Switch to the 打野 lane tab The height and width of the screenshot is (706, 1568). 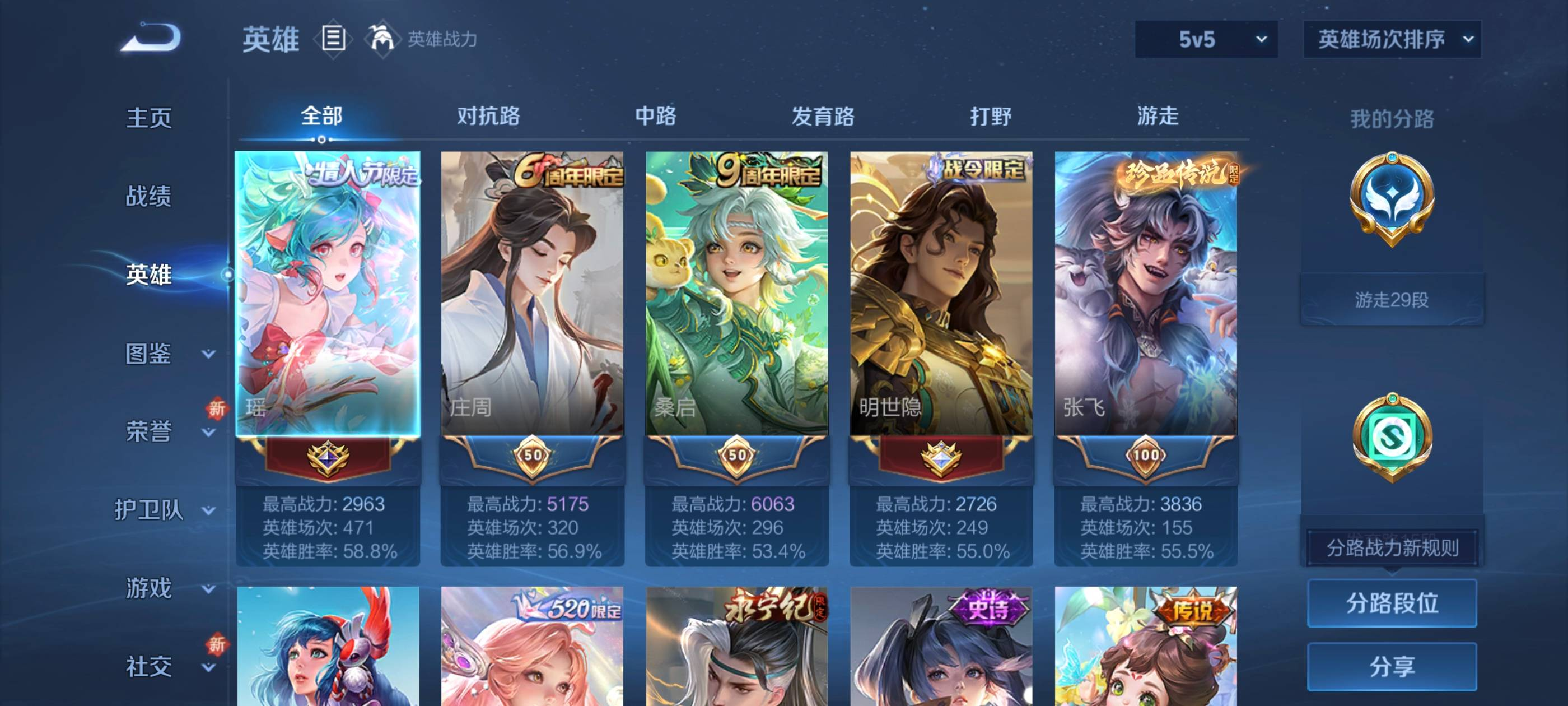(x=992, y=116)
